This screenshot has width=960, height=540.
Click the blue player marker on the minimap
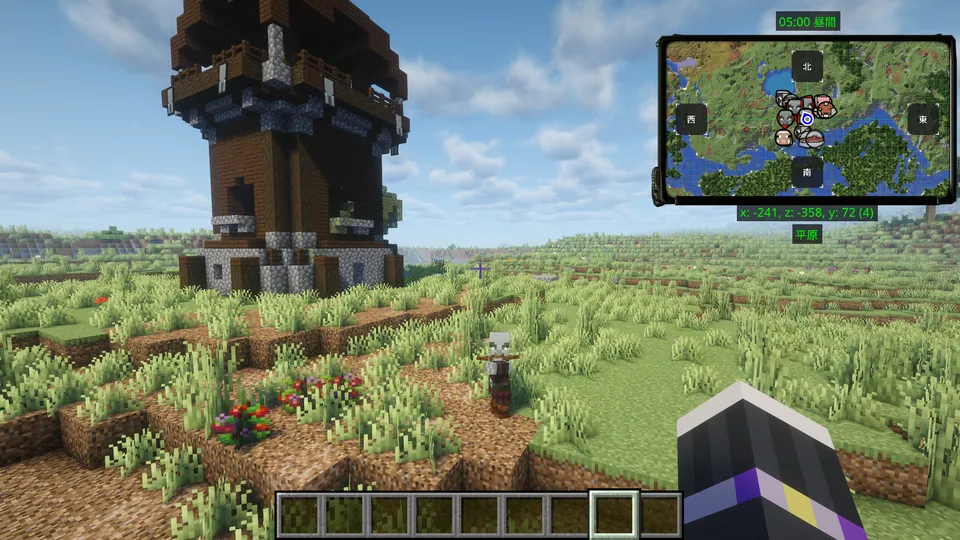[807, 119]
